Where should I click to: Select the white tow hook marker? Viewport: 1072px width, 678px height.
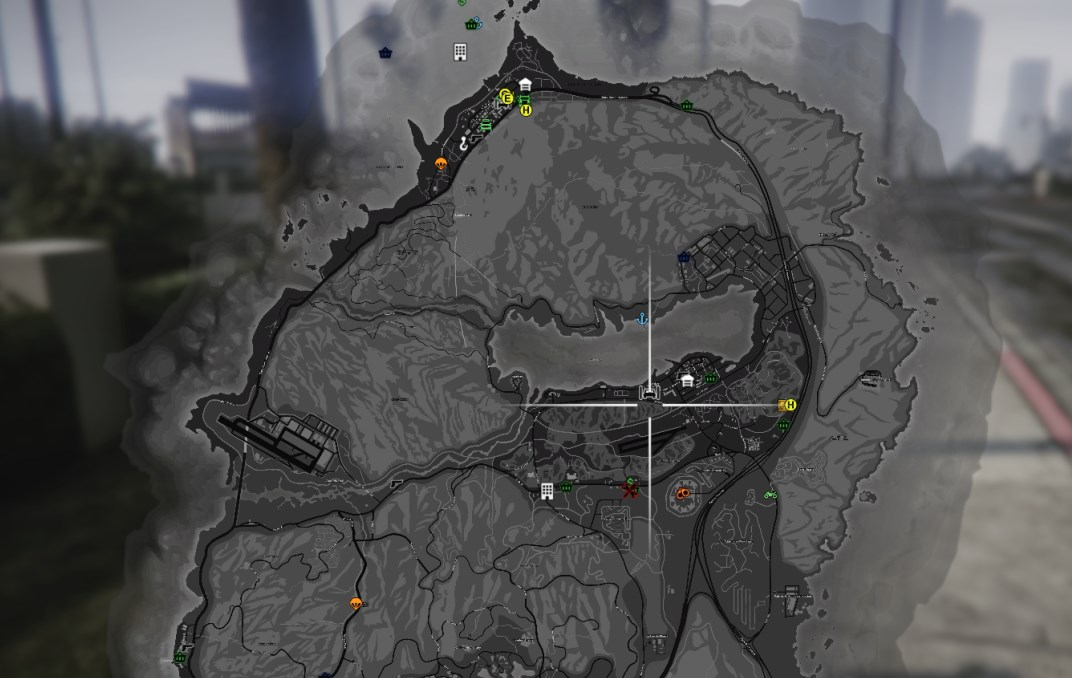(x=465, y=143)
